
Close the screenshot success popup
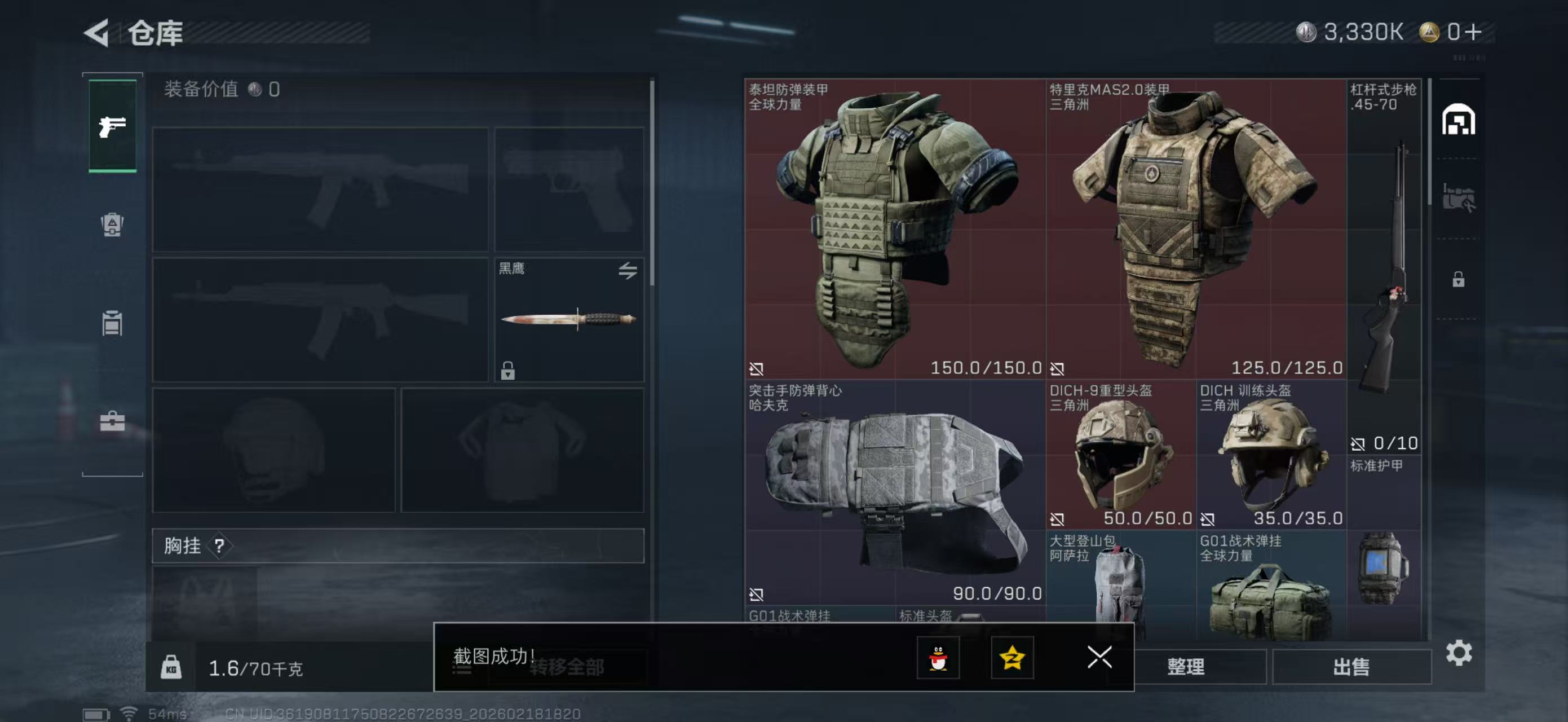pyautogui.click(x=1099, y=658)
